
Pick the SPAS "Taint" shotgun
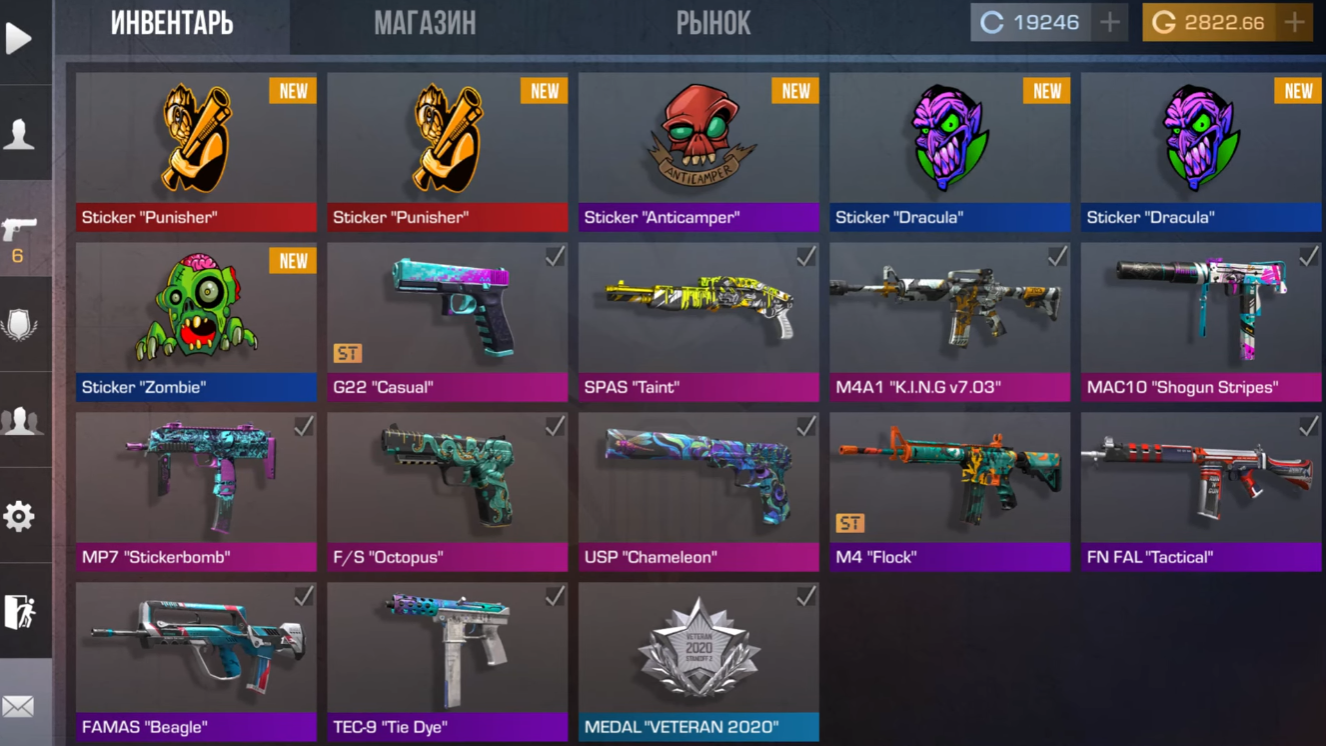pyautogui.click(x=698, y=320)
